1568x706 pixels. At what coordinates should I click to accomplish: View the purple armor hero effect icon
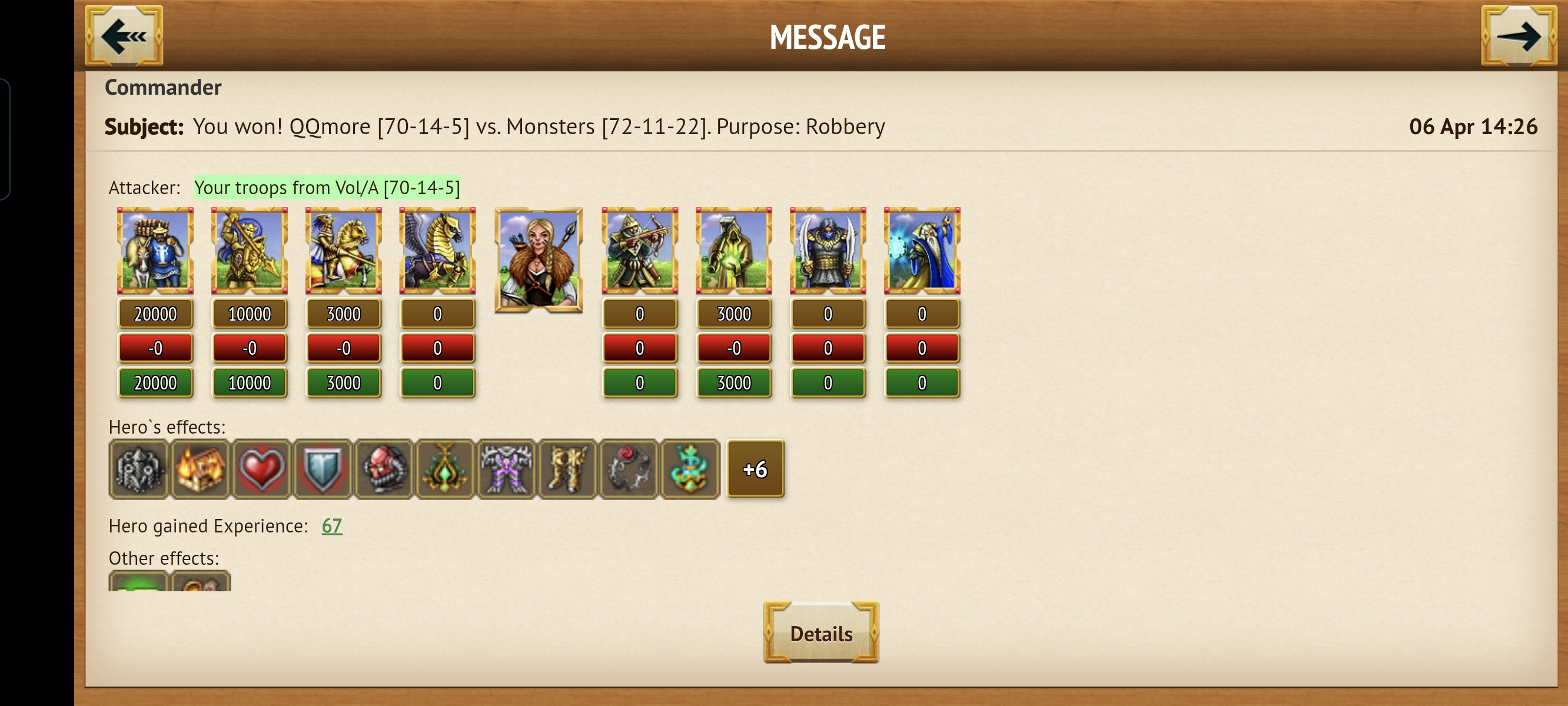[507, 469]
